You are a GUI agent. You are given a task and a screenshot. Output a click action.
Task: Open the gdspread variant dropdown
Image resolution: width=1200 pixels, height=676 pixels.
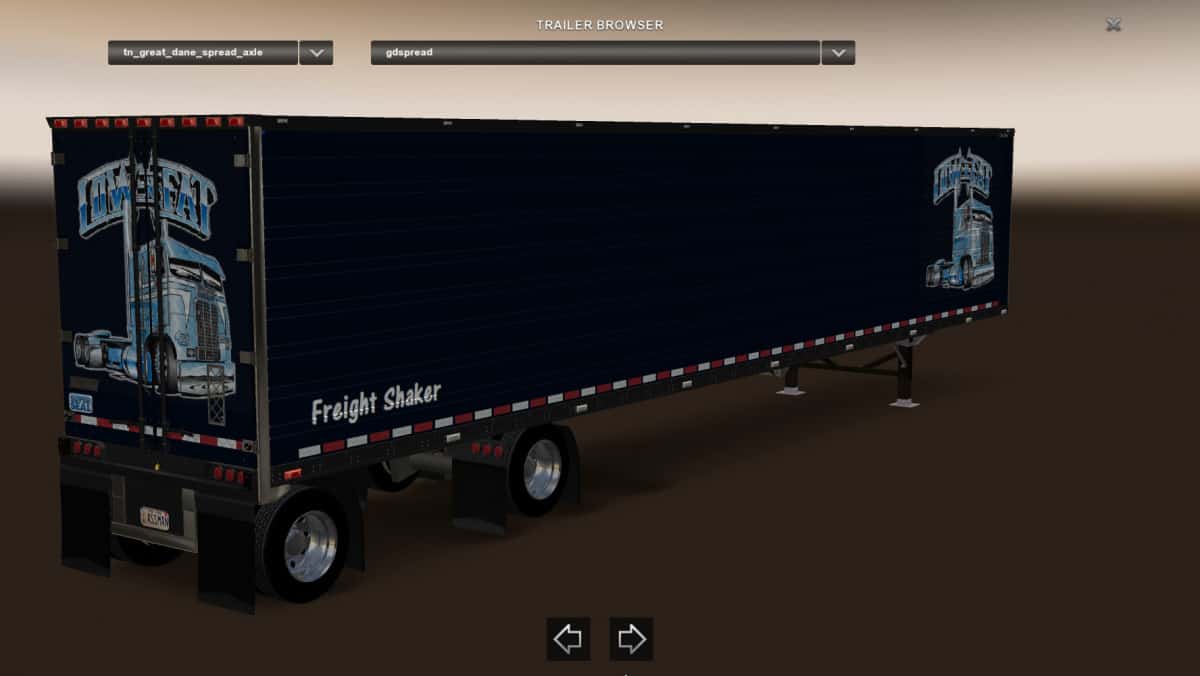(x=595, y=52)
